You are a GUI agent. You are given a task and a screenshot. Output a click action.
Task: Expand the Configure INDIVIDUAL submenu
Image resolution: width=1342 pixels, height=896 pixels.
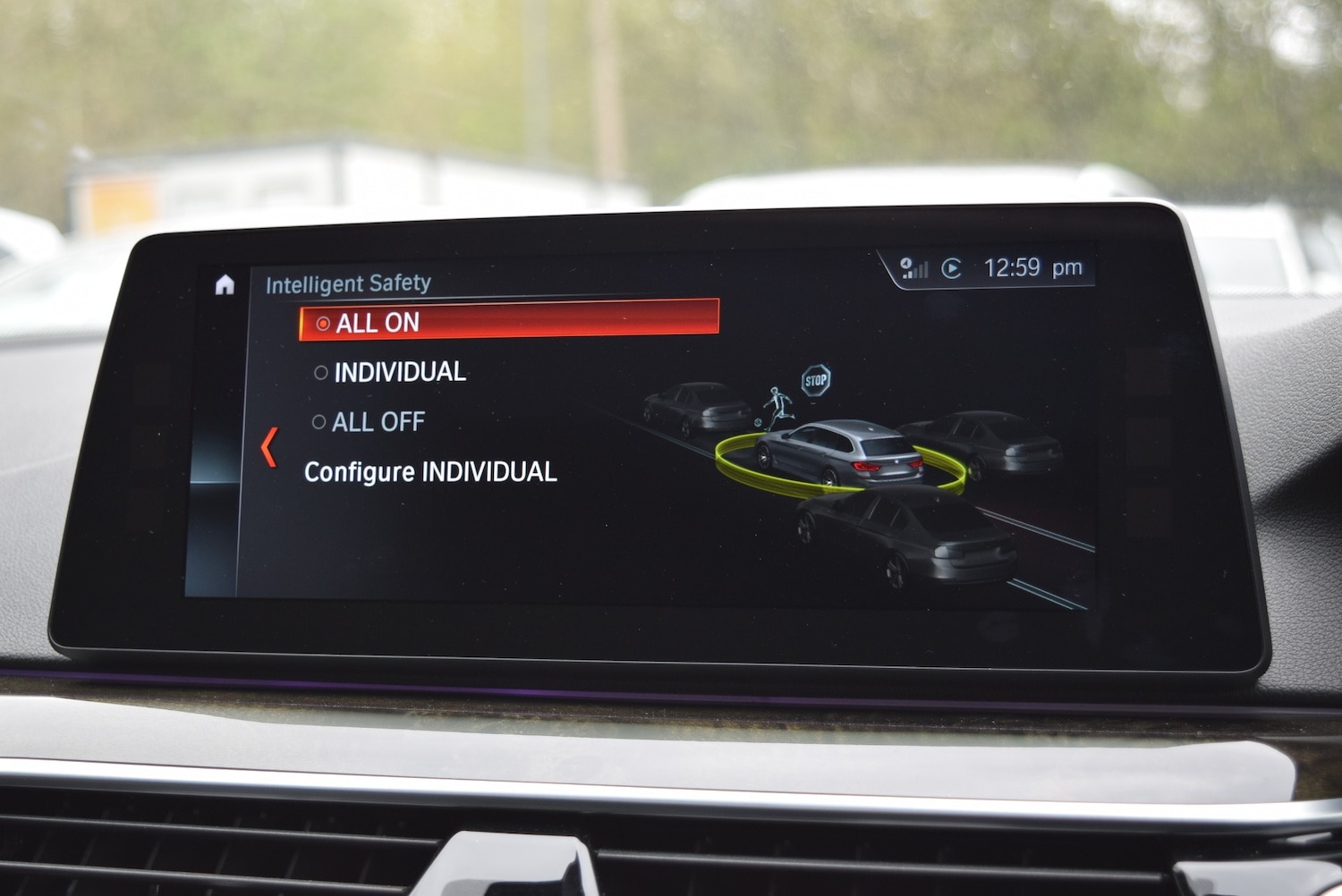[431, 472]
